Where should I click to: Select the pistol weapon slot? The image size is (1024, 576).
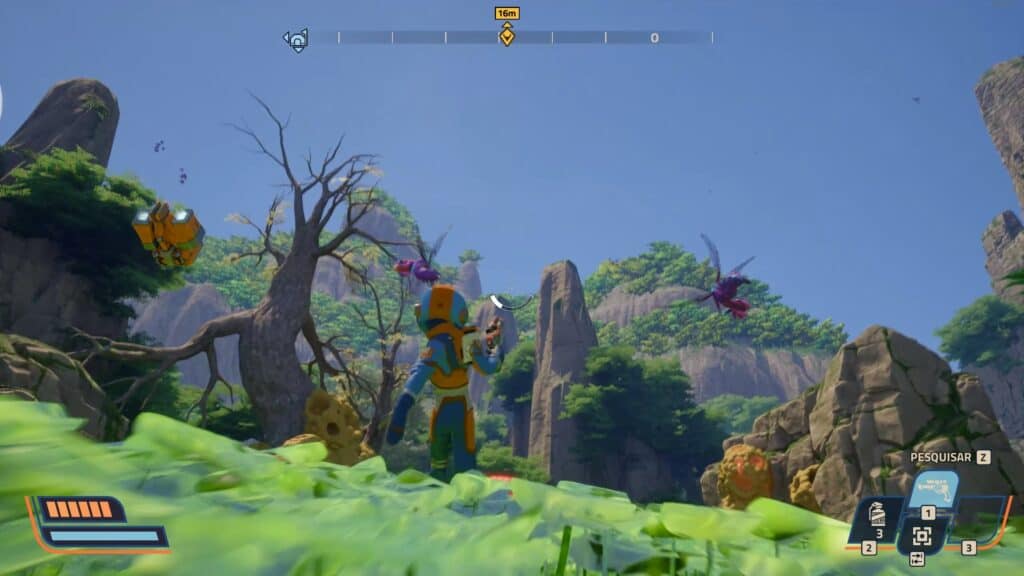coord(932,491)
